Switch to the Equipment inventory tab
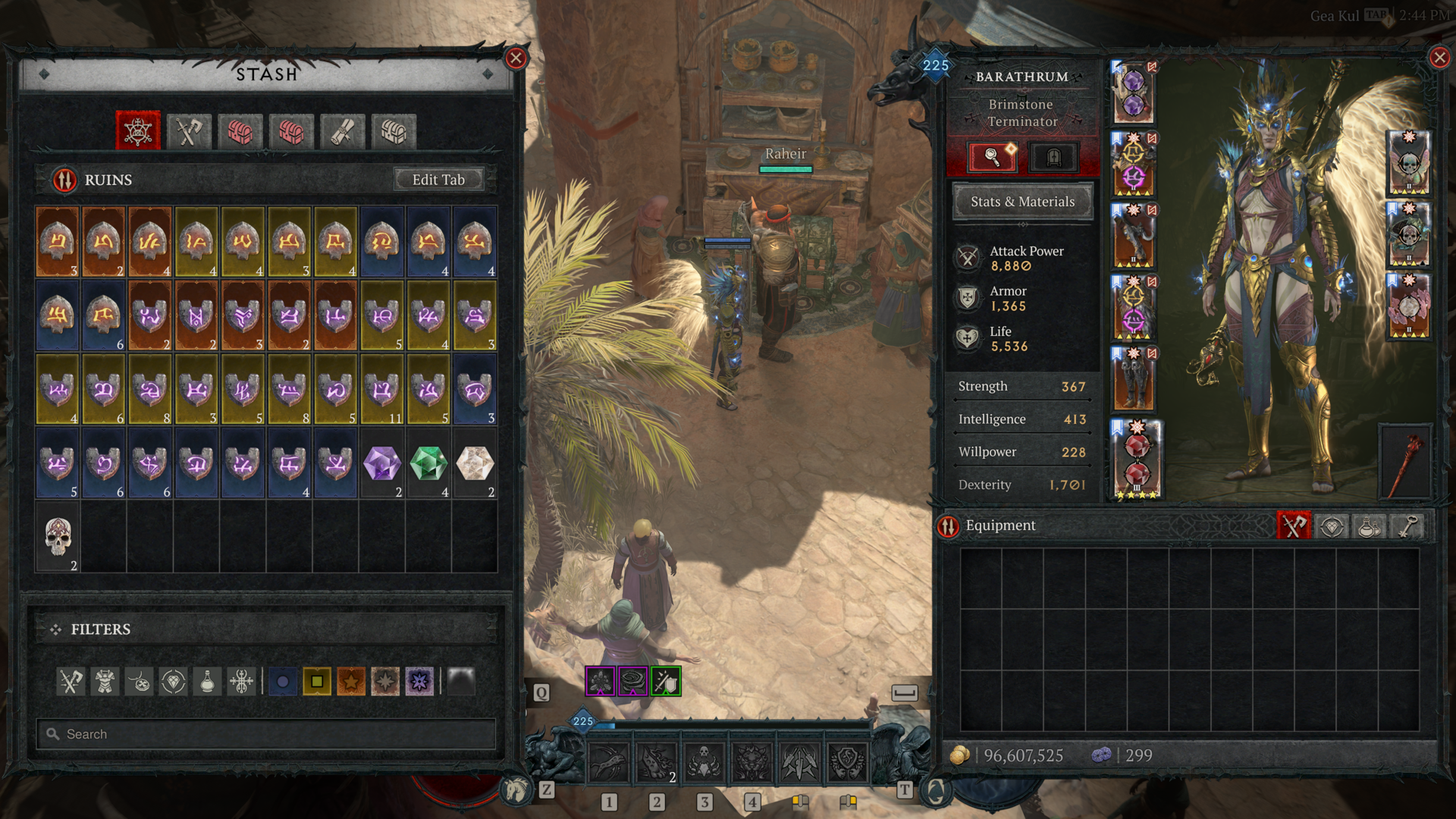This screenshot has height=819, width=1456. tap(1294, 526)
